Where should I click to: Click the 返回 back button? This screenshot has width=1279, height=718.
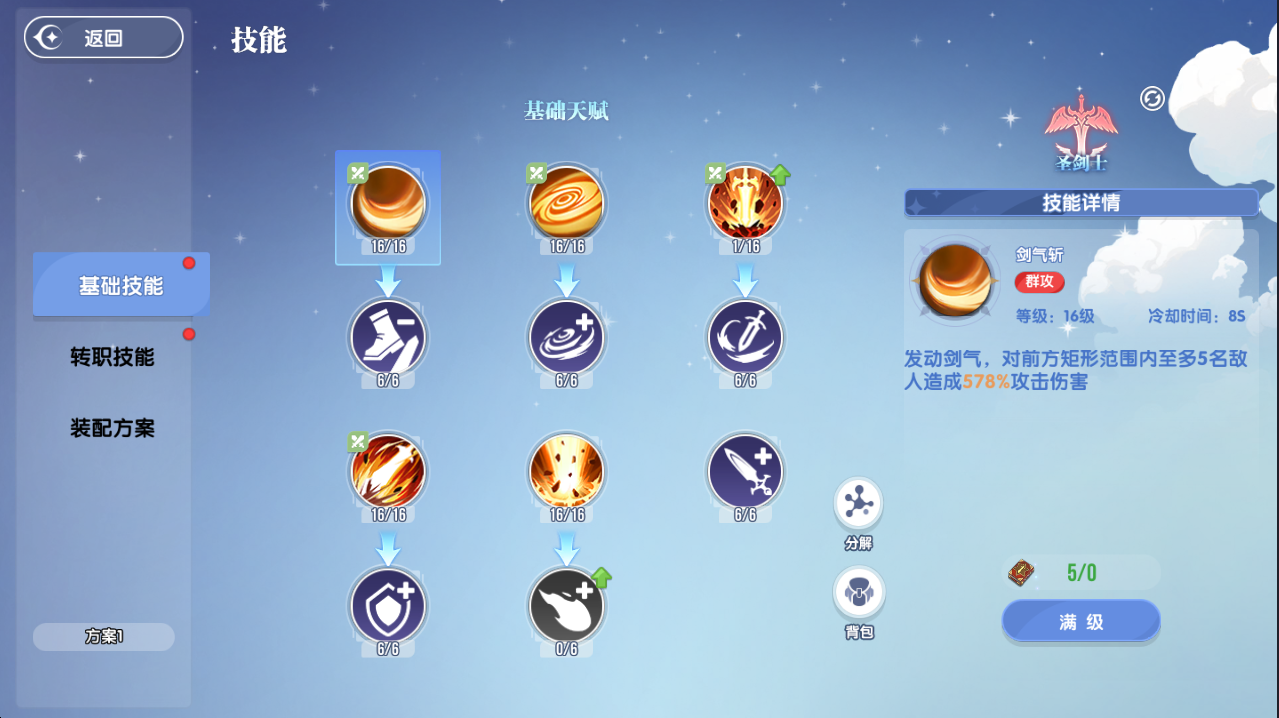click(104, 38)
